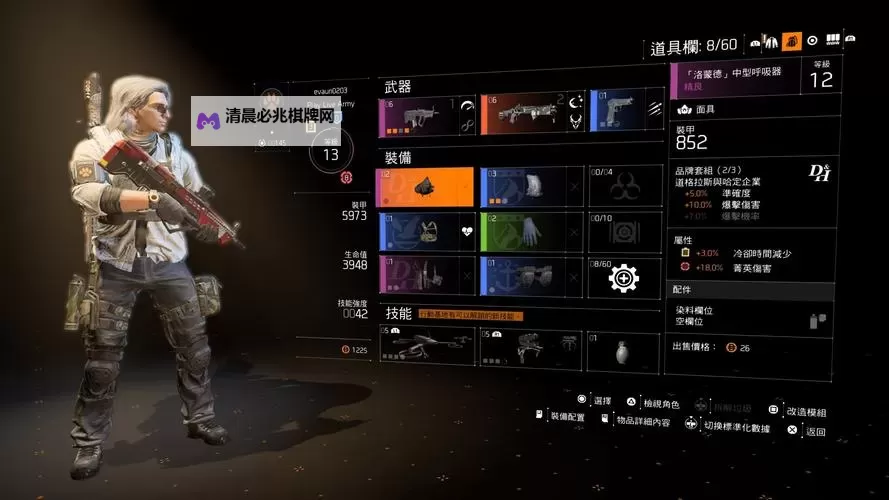Select the green gloves gear slot
The height and width of the screenshot is (500, 889).
(528, 232)
